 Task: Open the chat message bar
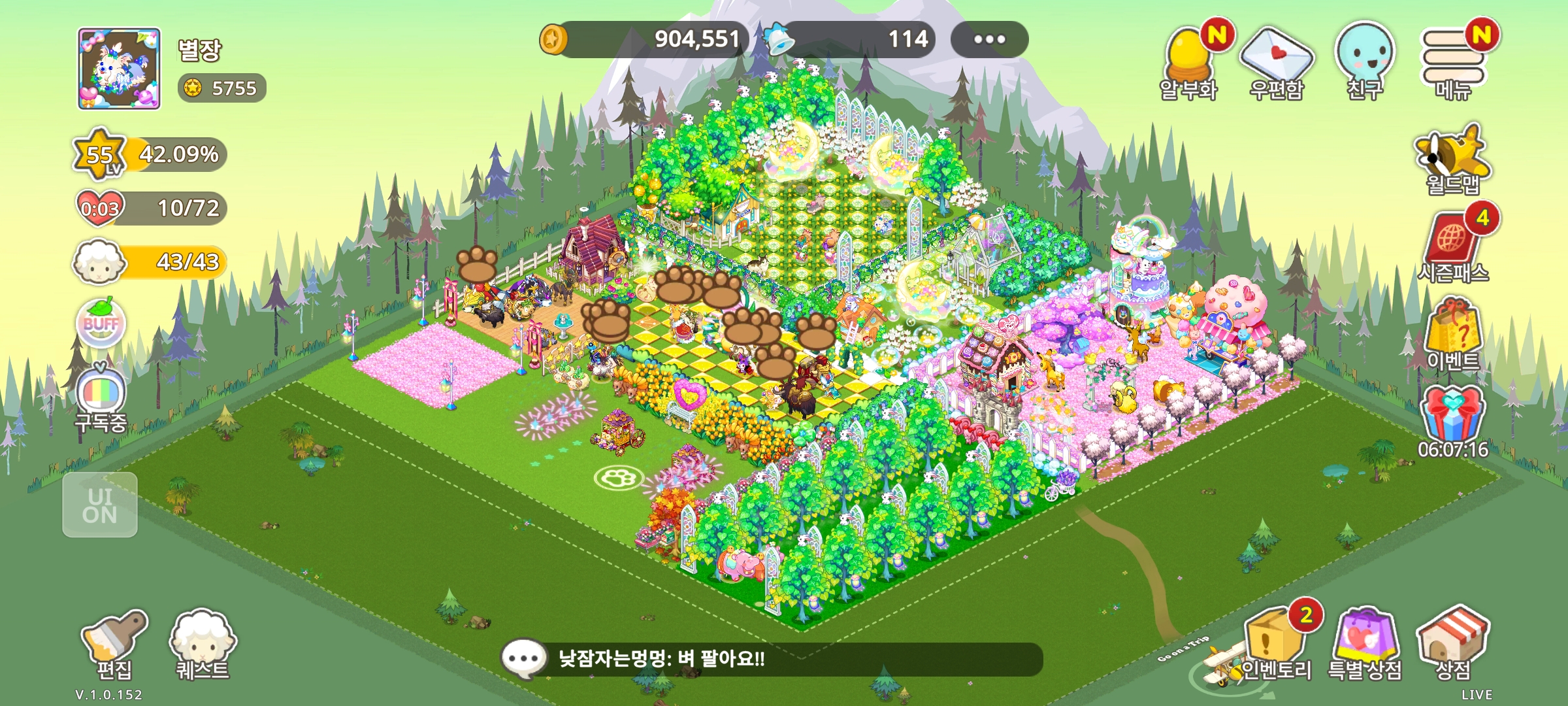click(771, 658)
